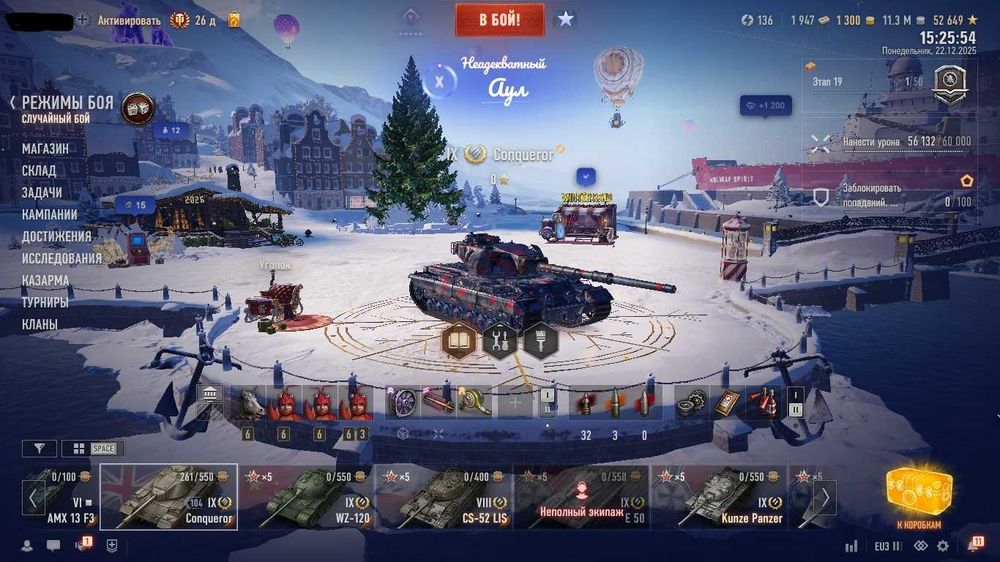Click Активировать premium account button
Screen dimensions: 1000x562
tap(129, 19)
